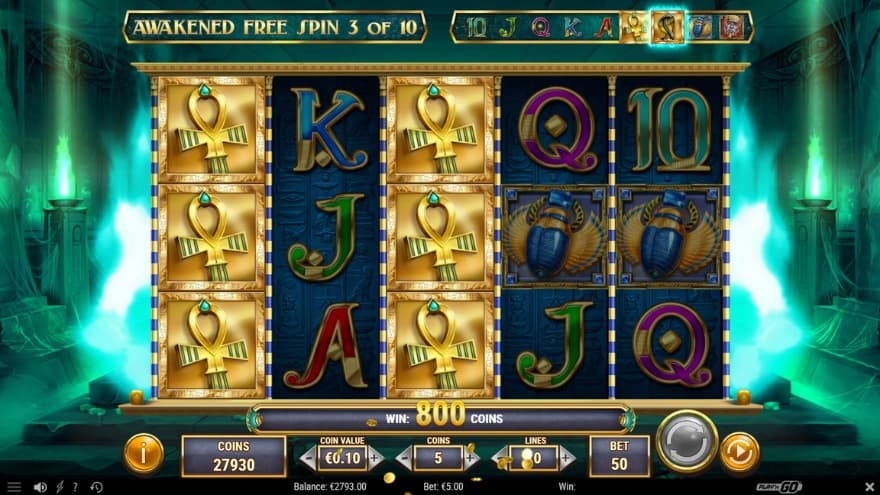Open the paytable info button

coord(143,454)
